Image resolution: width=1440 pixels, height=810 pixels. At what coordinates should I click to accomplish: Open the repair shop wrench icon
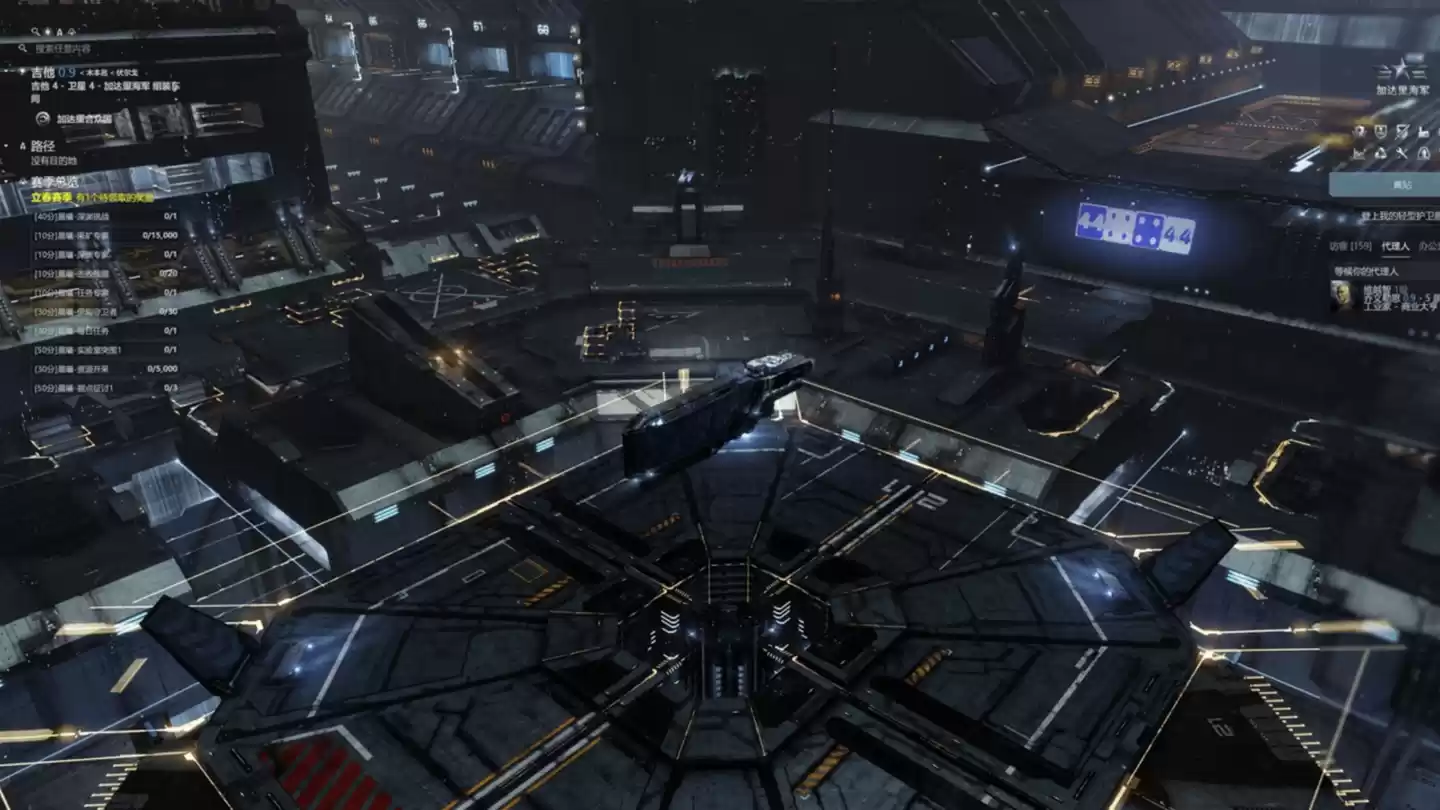coord(1402,153)
